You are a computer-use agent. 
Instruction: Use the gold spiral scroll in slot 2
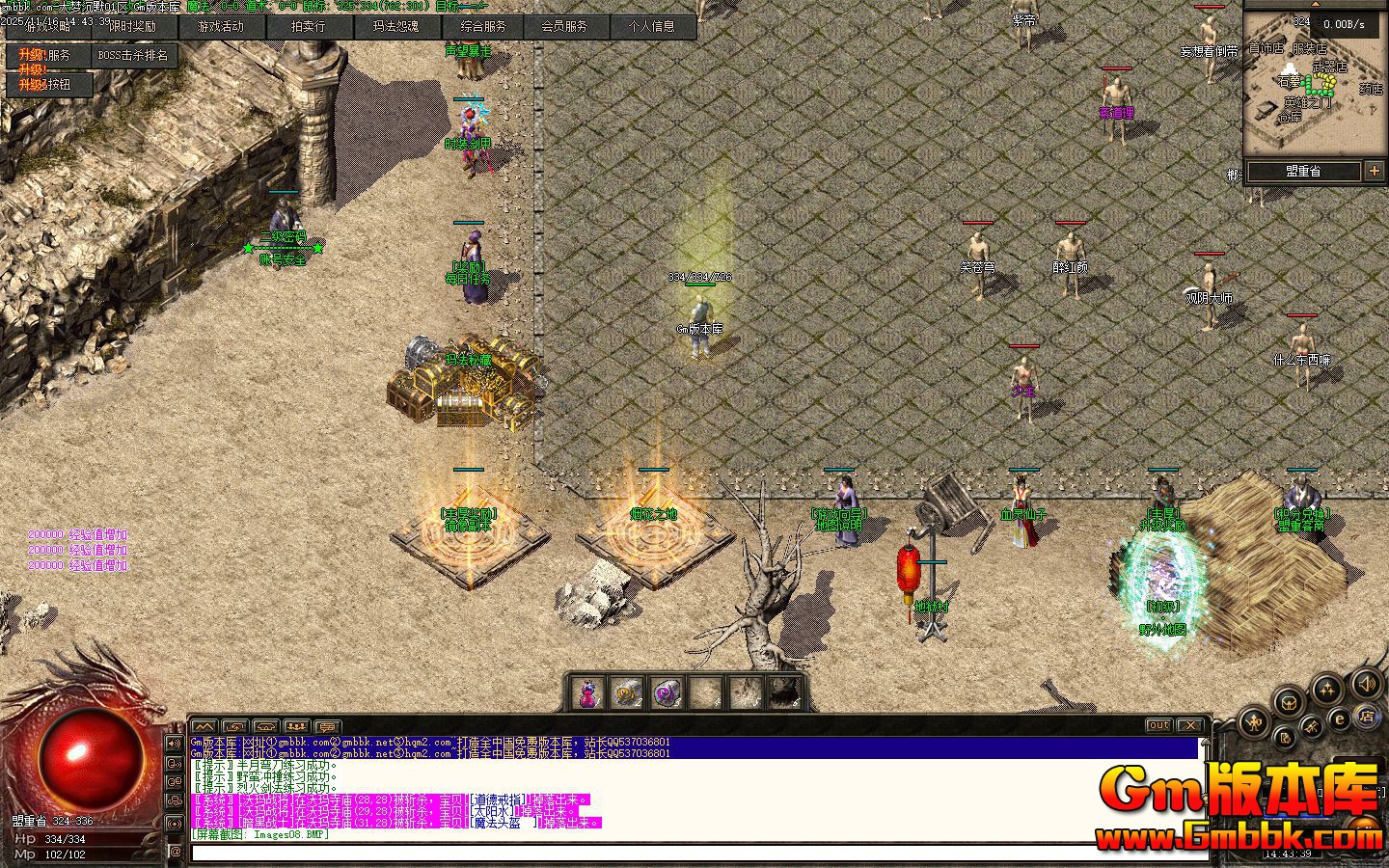(628, 692)
